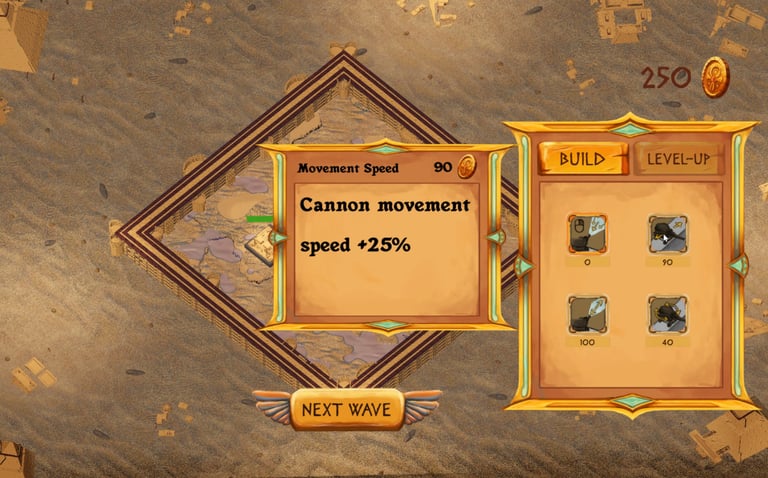Pick the cannon upgrade costing 40
Image resolution: width=768 pixels, height=478 pixels.
tap(667, 313)
